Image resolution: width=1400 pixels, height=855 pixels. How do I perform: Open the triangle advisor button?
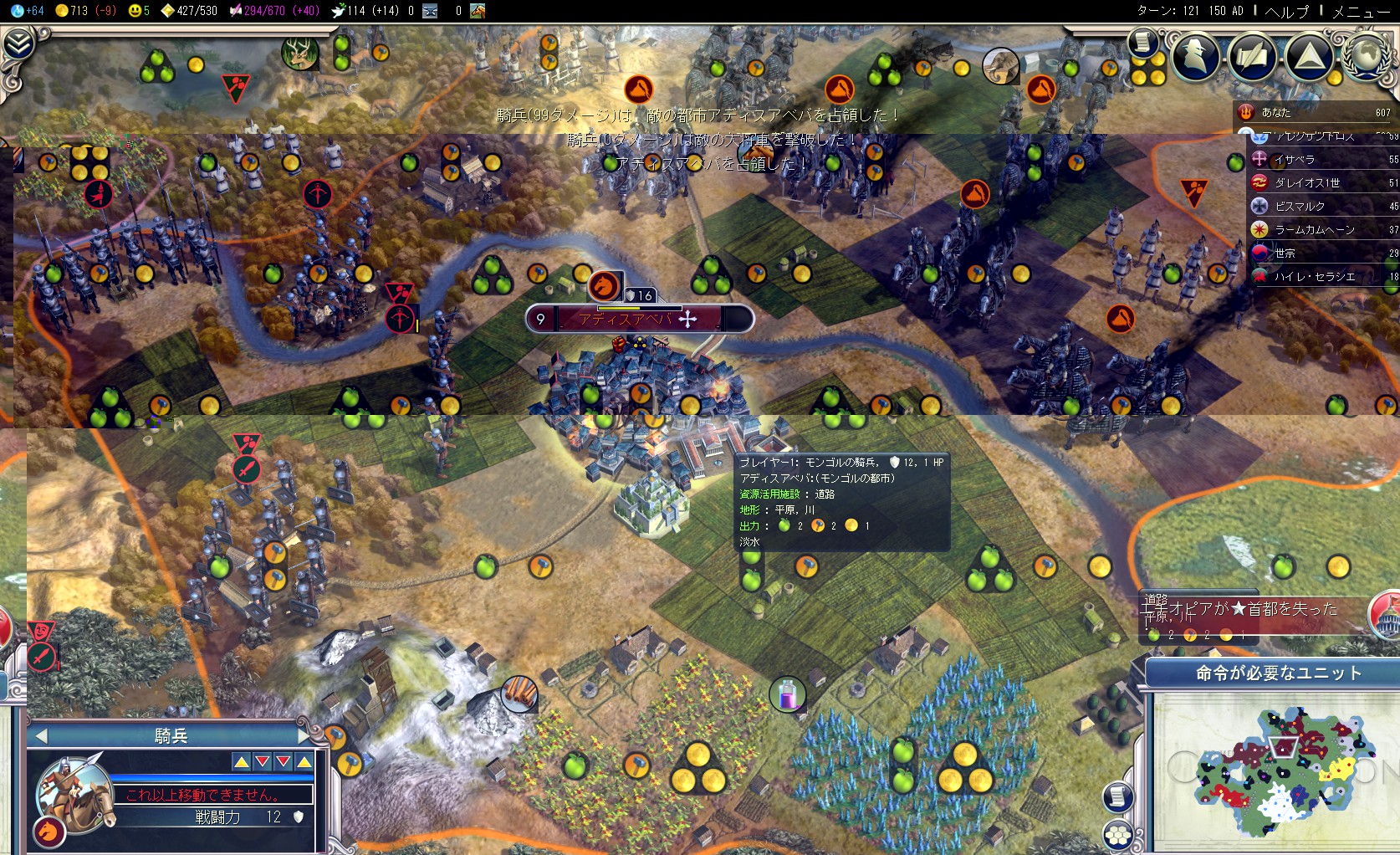coord(1309,56)
